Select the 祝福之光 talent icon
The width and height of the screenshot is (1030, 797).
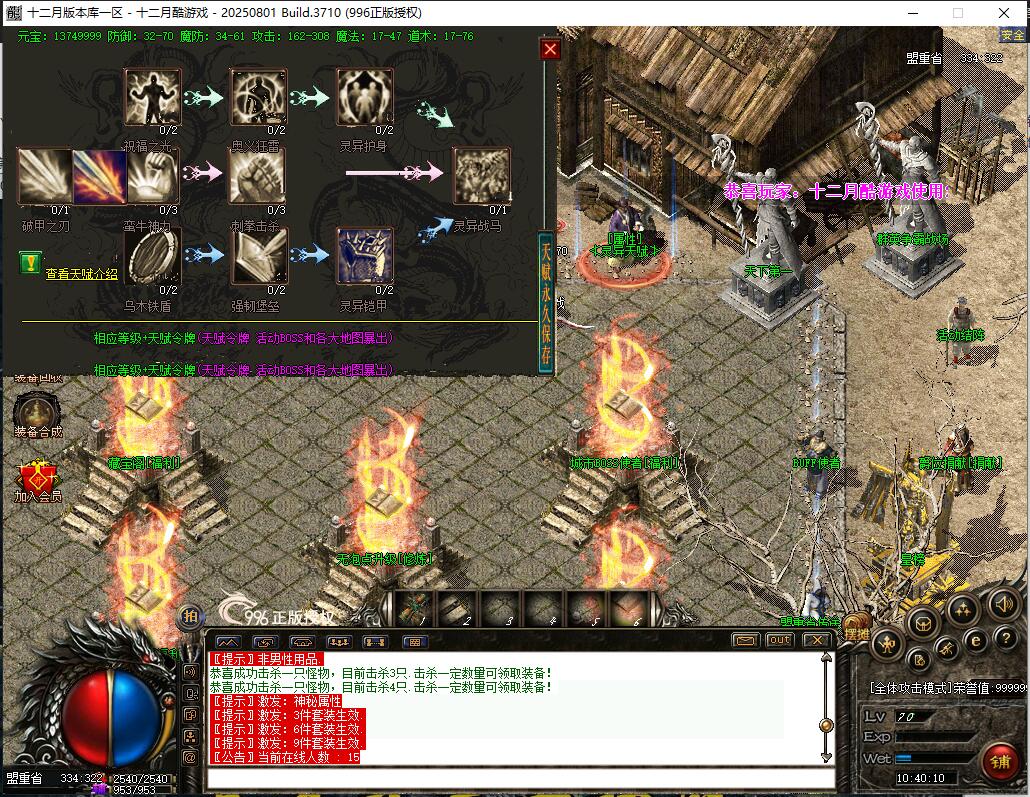click(152, 97)
